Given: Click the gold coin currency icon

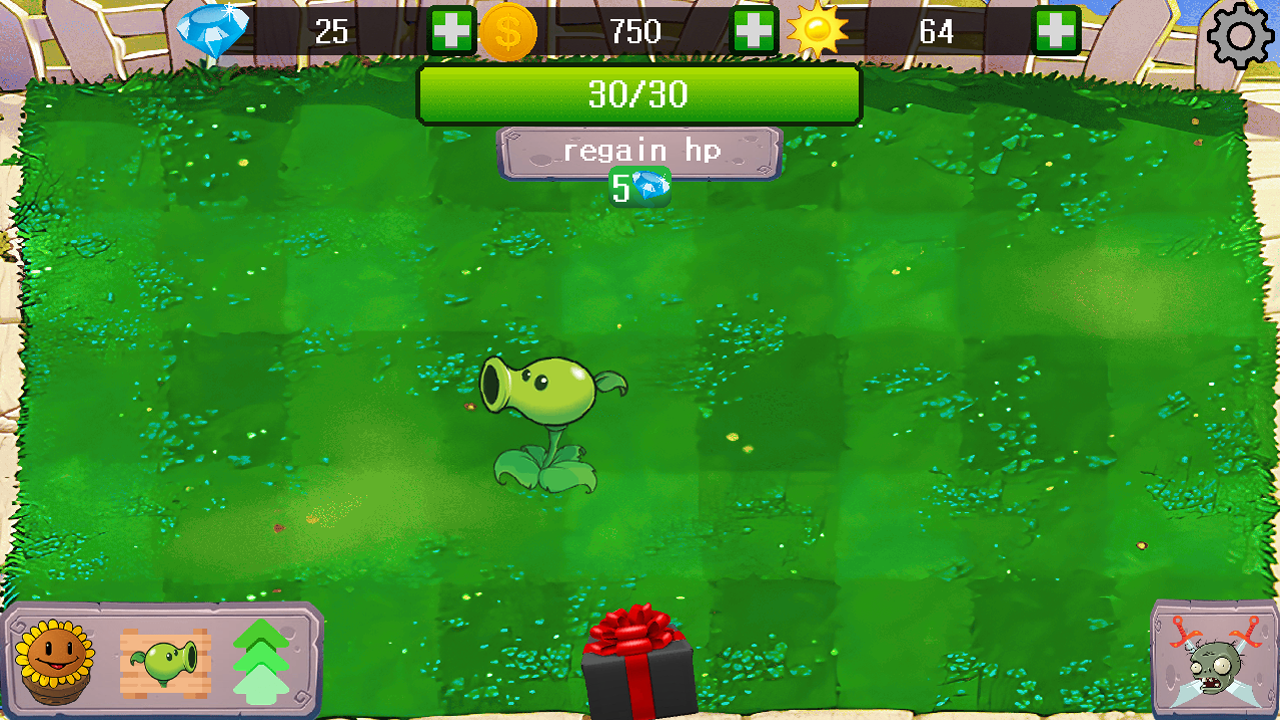Looking at the screenshot, I should pos(510,33).
